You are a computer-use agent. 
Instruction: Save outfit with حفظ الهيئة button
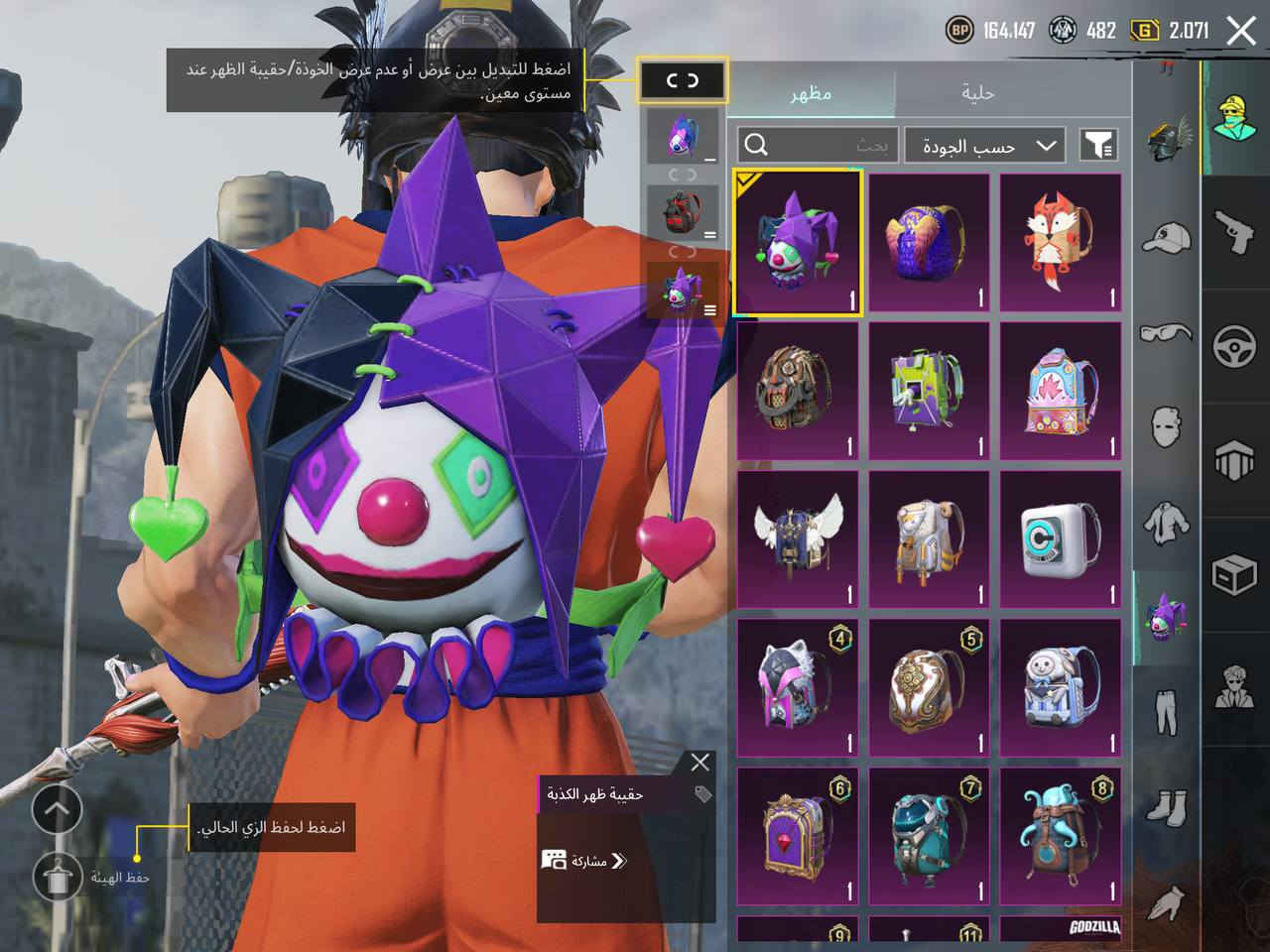[x=57, y=875]
